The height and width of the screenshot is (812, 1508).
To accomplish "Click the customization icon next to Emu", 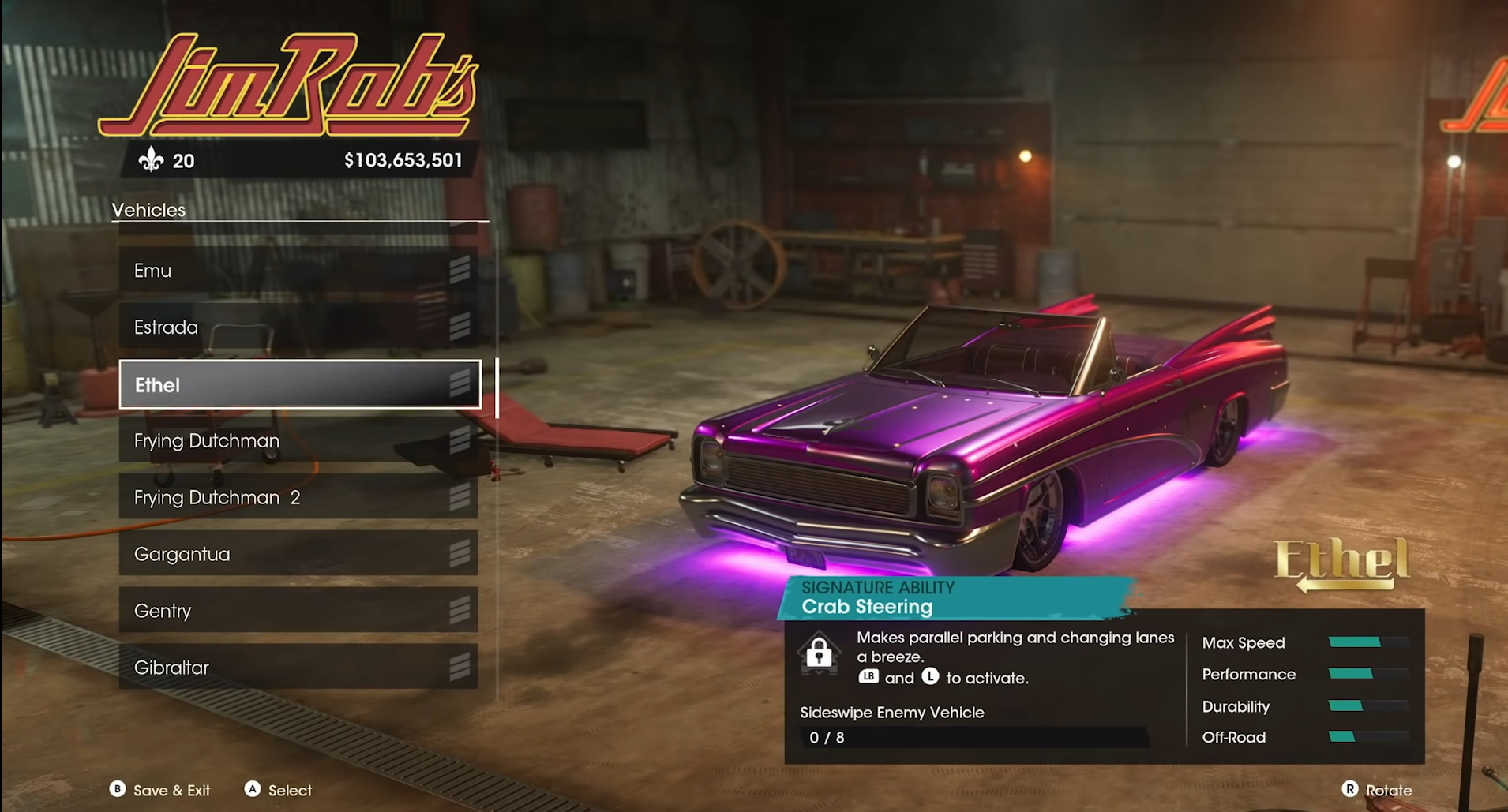I will tap(460, 270).
